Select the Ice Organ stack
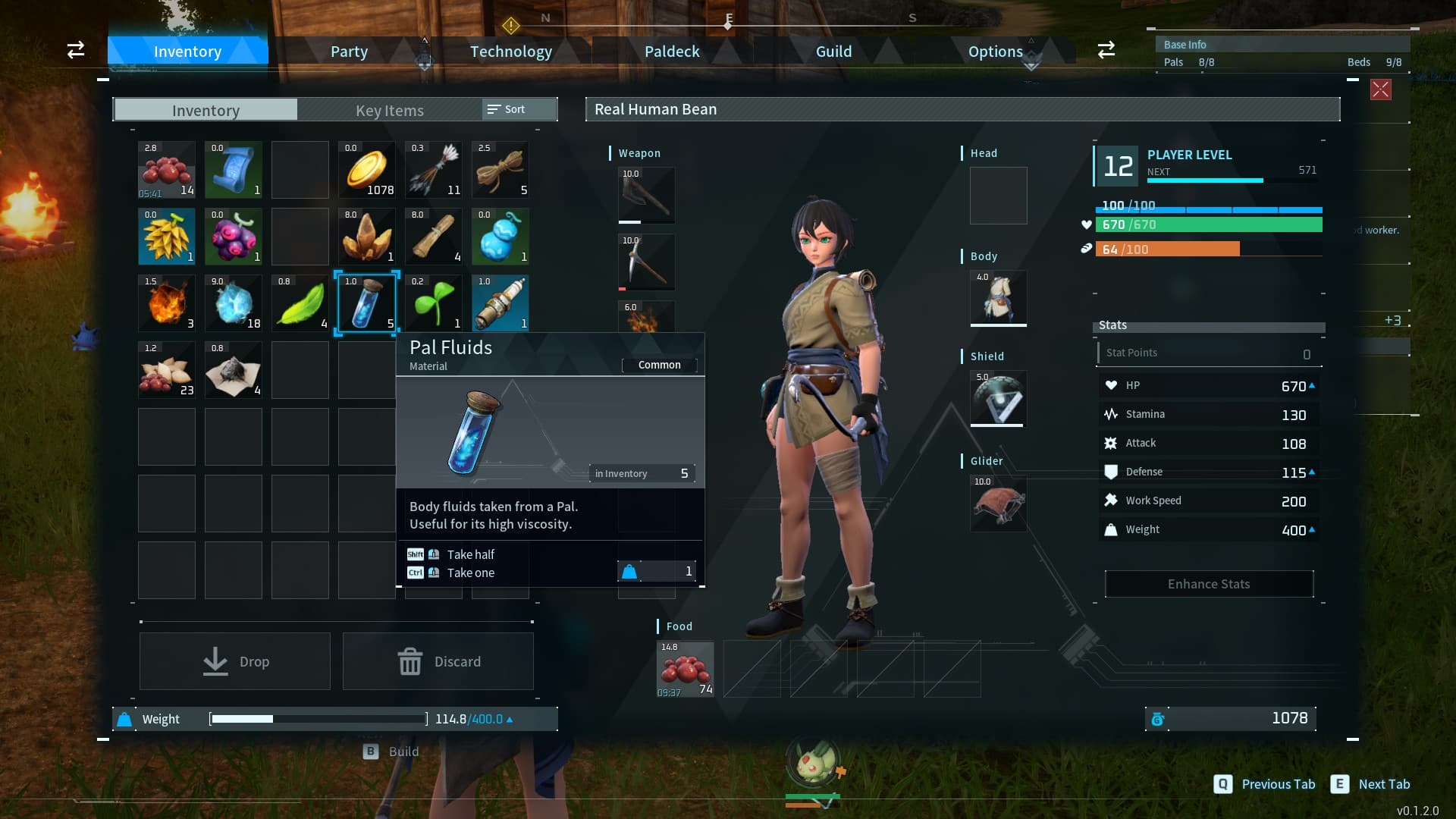The height and width of the screenshot is (819, 1456). pos(234,303)
